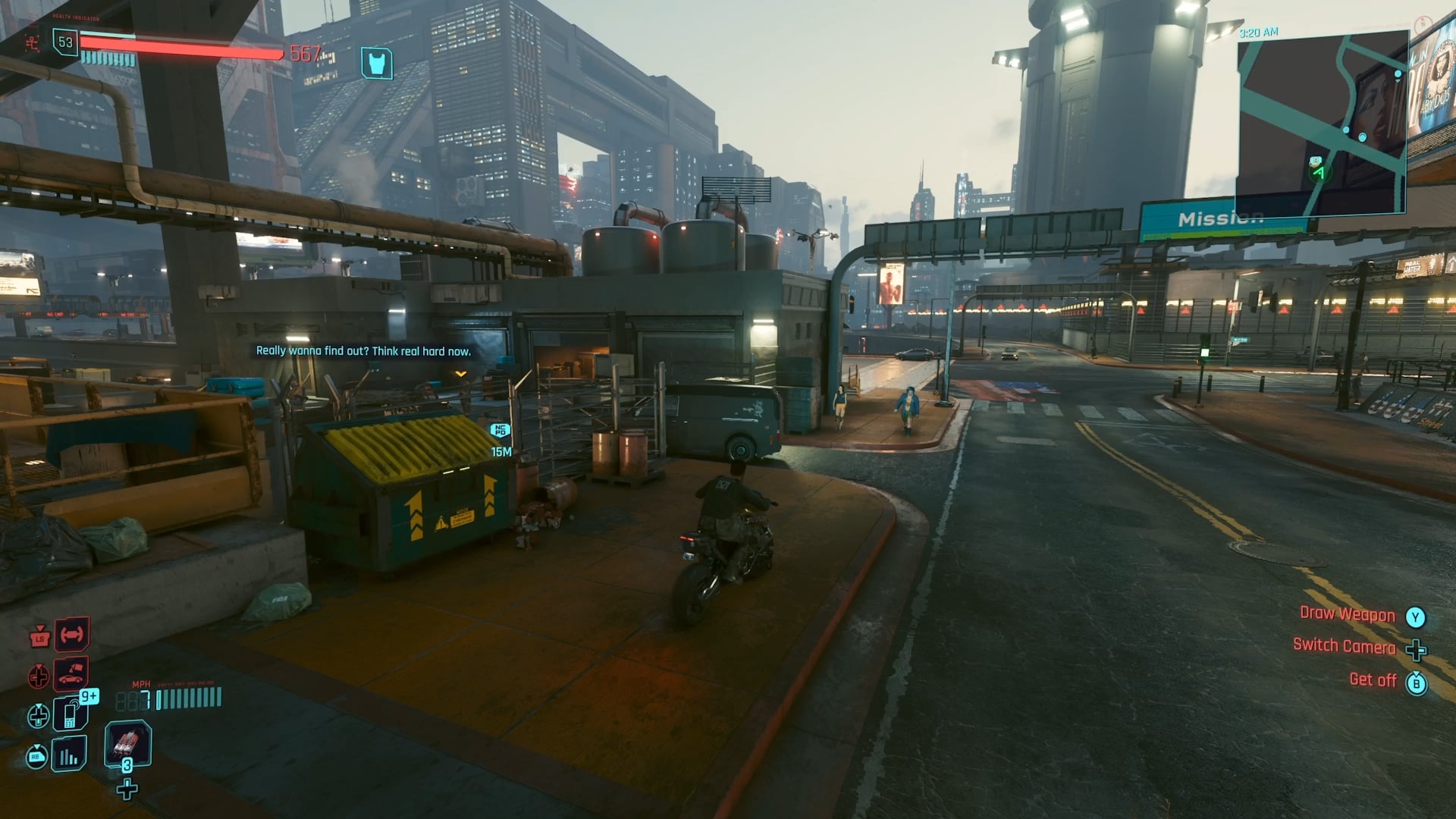Viewport: 1456px width, 819px height.
Task: Open the phone icon with 9+ badge
Action: pyautogui.click(x=71, y=714)
